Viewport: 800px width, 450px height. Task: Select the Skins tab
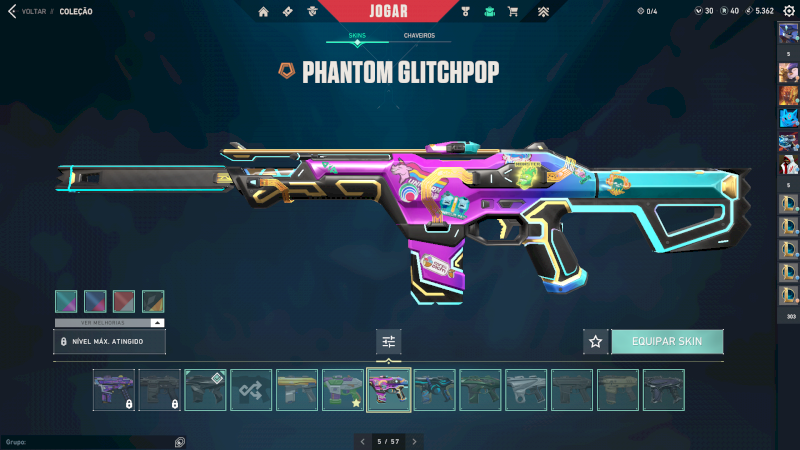point(357,35)
